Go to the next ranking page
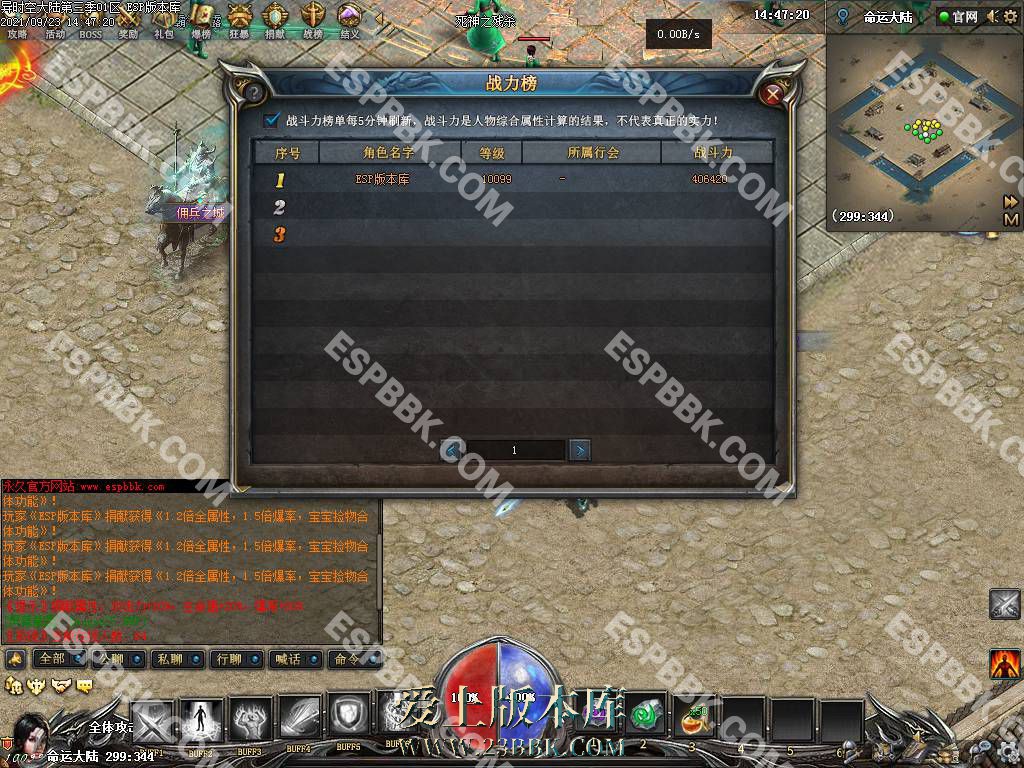The width and height of the screenshot is (1024, 768). pos(579,450)
